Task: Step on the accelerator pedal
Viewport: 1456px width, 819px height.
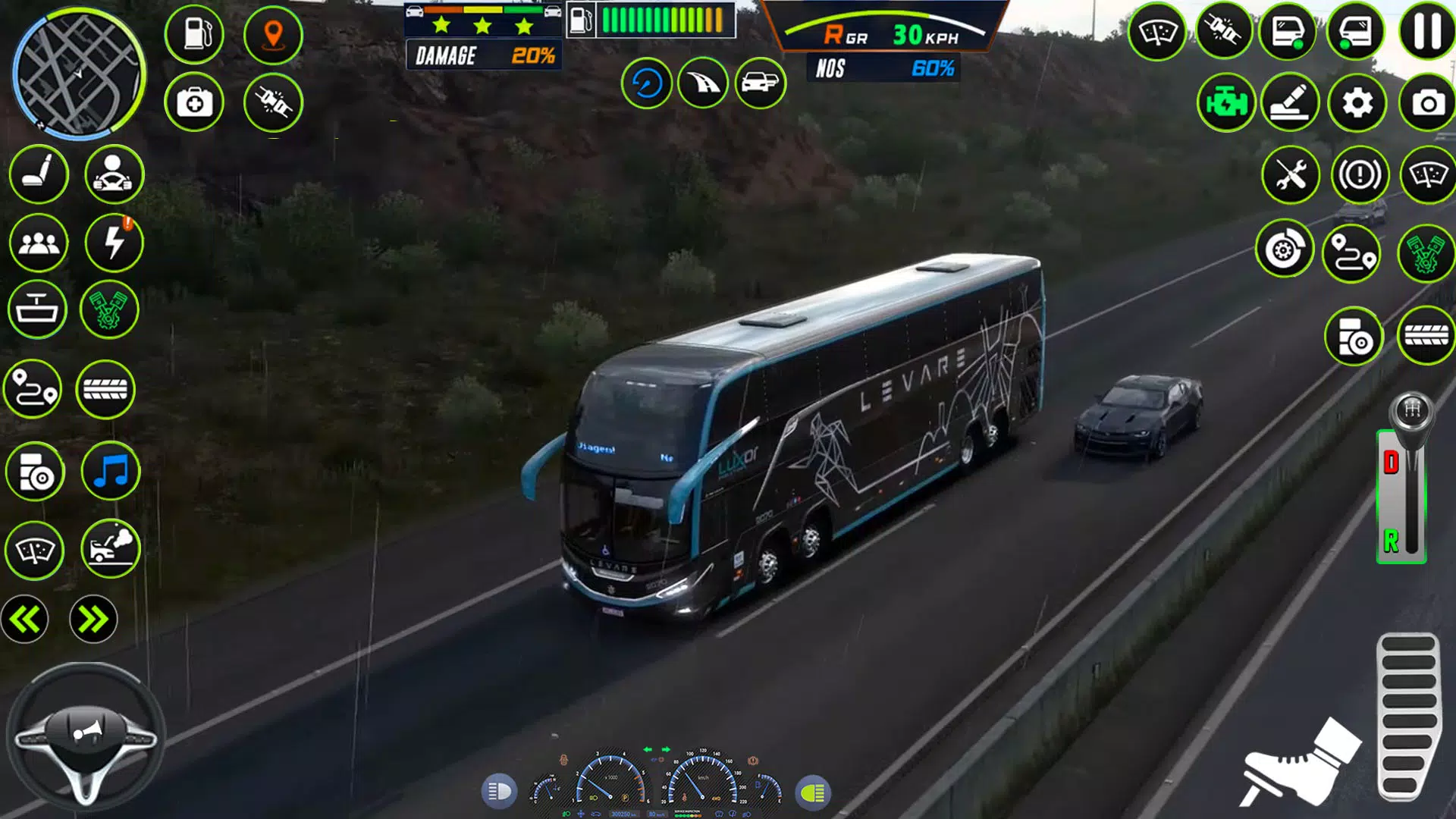Action: 1407,717
